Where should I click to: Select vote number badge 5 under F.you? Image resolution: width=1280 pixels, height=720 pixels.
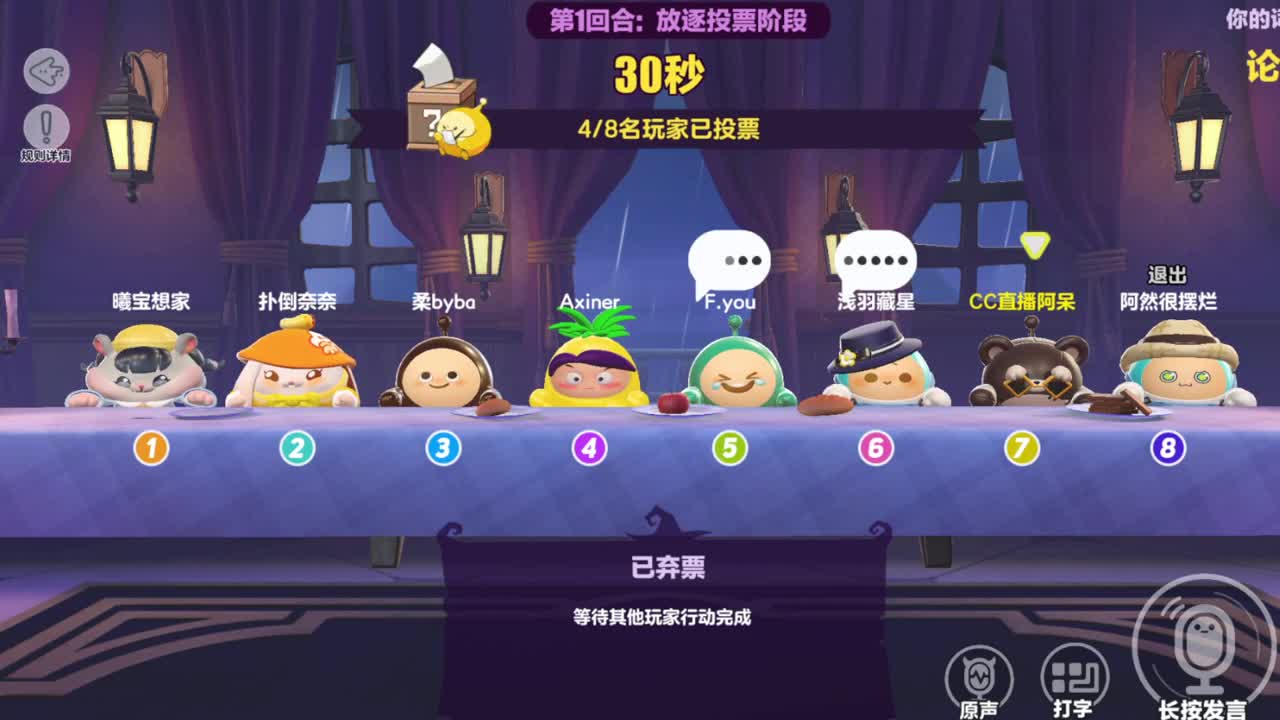(x=730, y=448)
